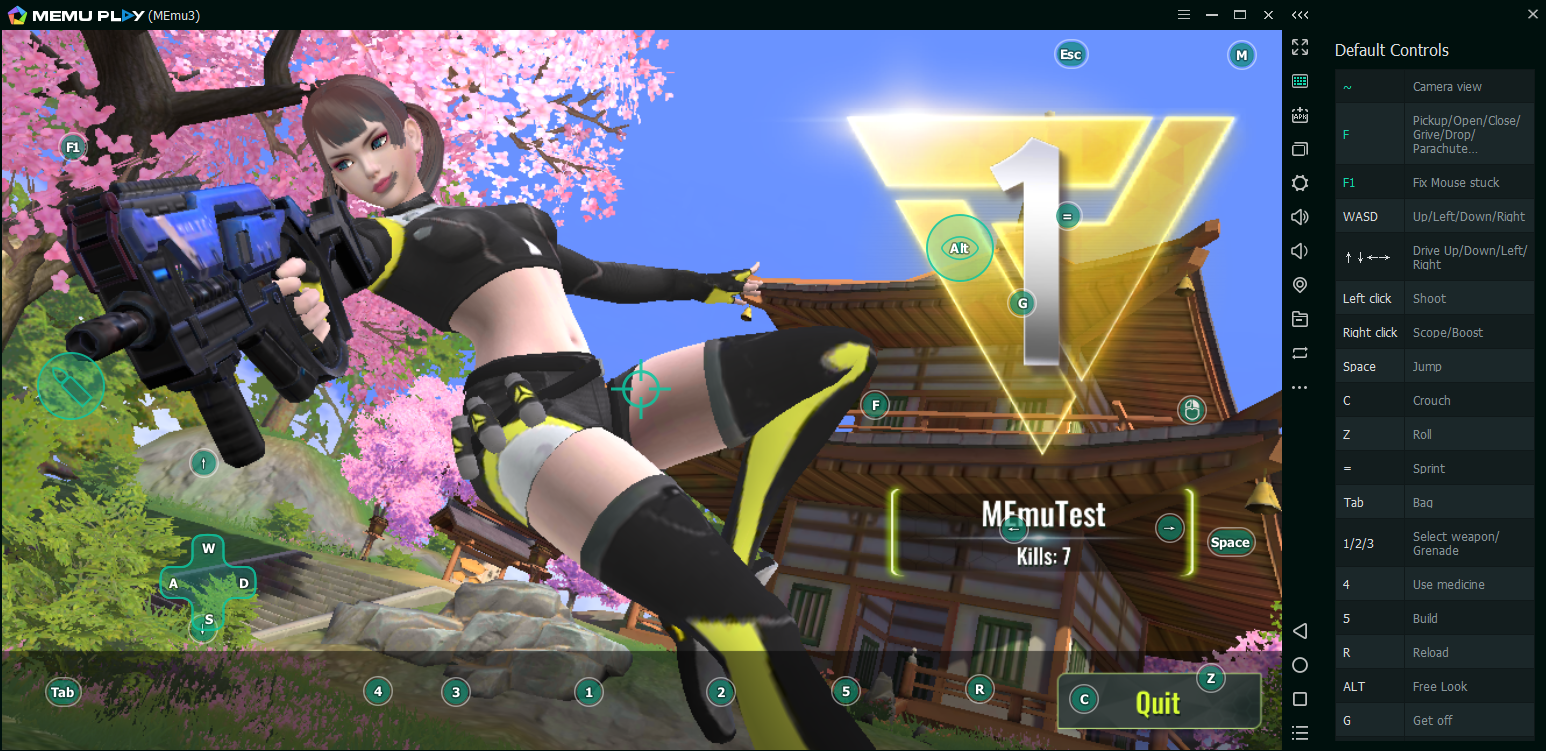Screen dimensions: 1546x751
Task: Tap the Tab bag overlay key
Action: coord(63,691)
